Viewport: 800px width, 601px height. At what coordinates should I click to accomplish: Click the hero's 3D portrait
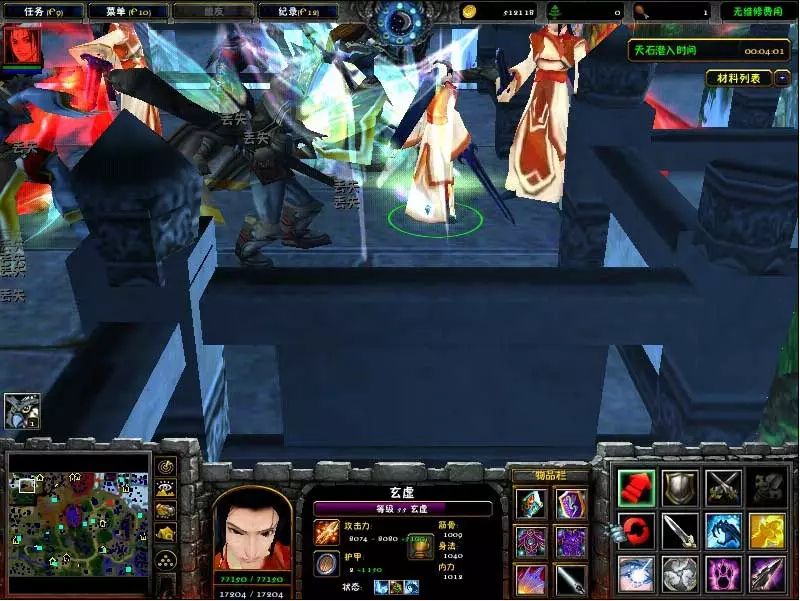click(x=252, y=530)
